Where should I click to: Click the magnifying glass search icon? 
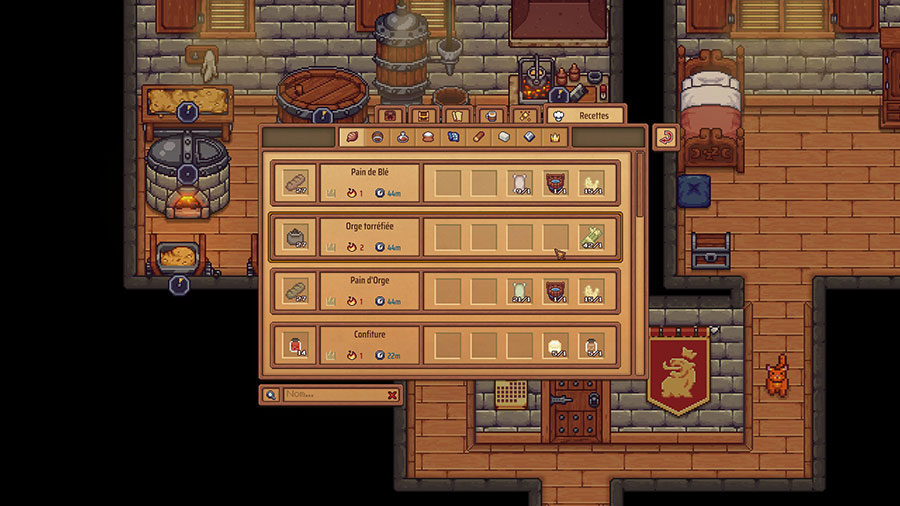(270, 395)
